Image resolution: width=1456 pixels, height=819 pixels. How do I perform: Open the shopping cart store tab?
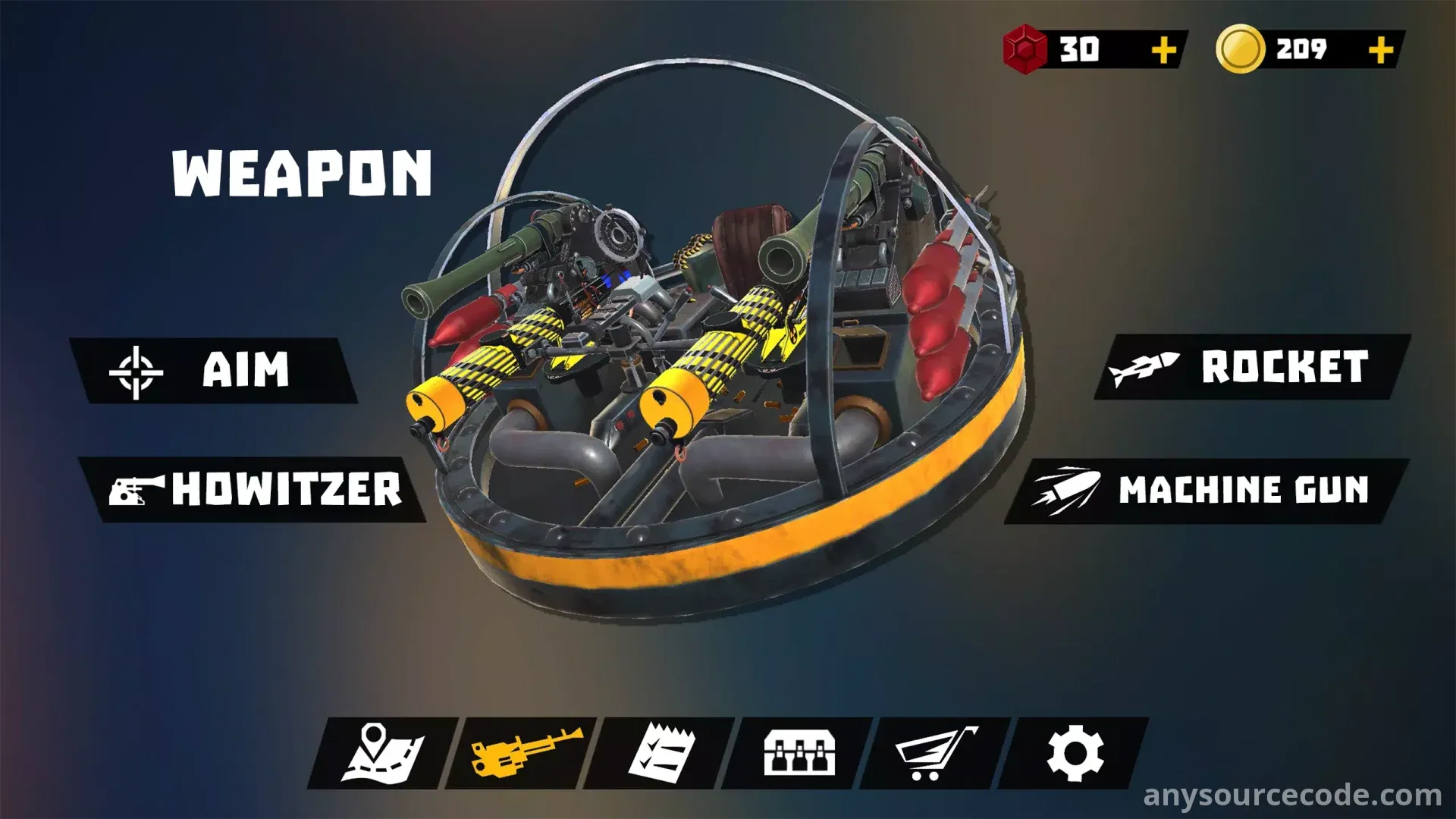937,753
